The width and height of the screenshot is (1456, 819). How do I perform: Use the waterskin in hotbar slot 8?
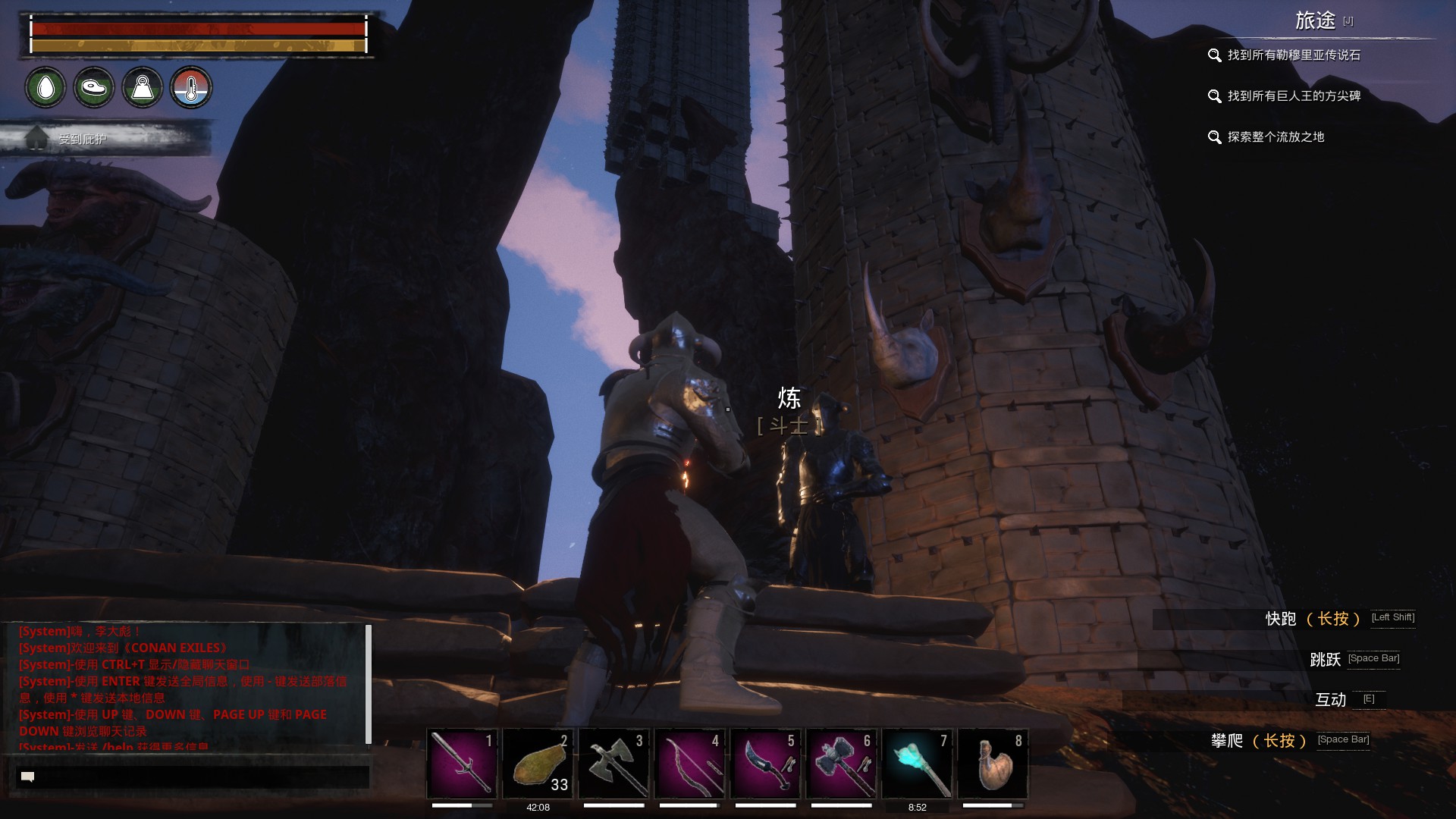click(x=993, y=764)
